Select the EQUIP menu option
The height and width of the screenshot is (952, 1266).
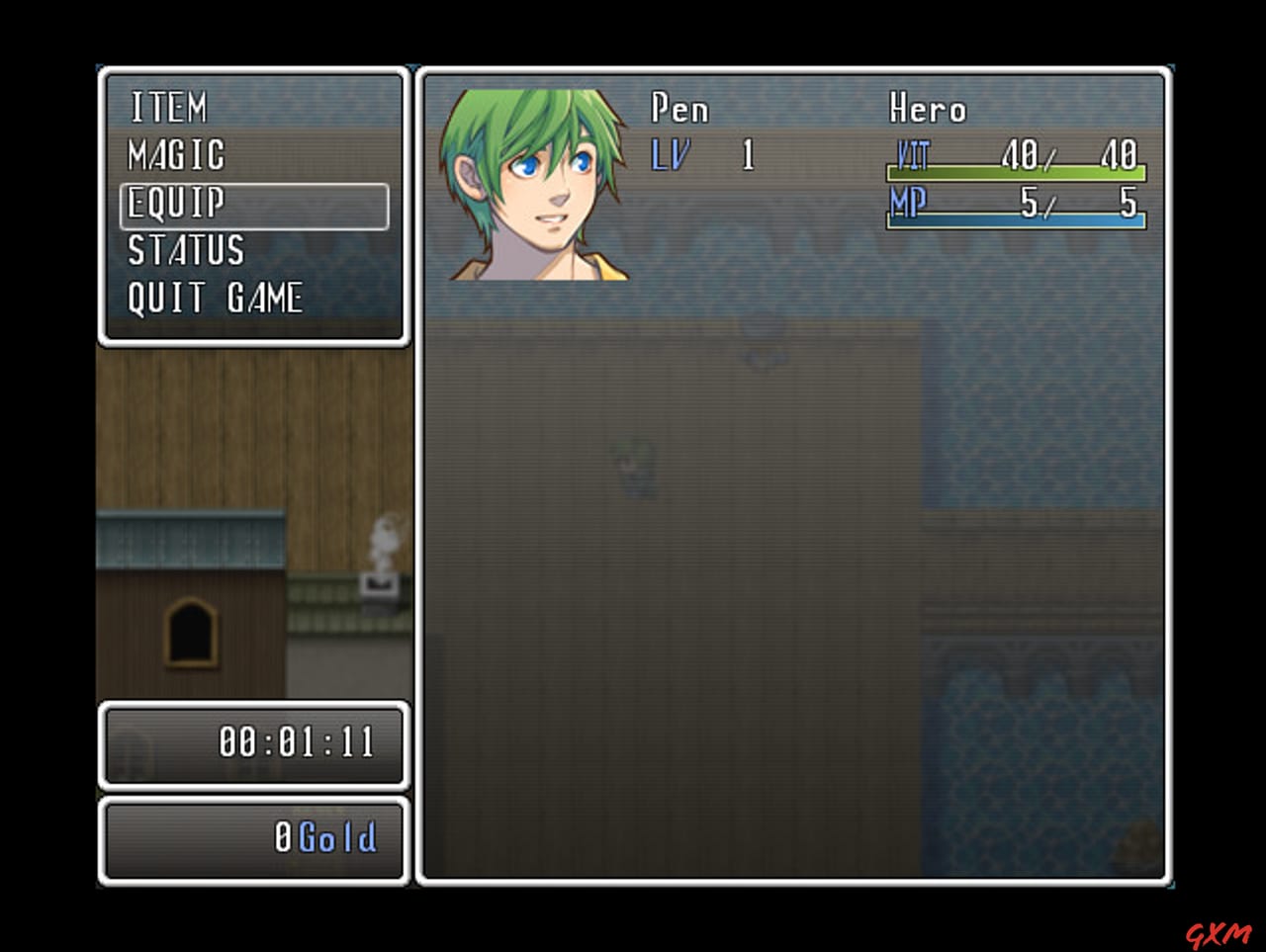tap(176, 204)
